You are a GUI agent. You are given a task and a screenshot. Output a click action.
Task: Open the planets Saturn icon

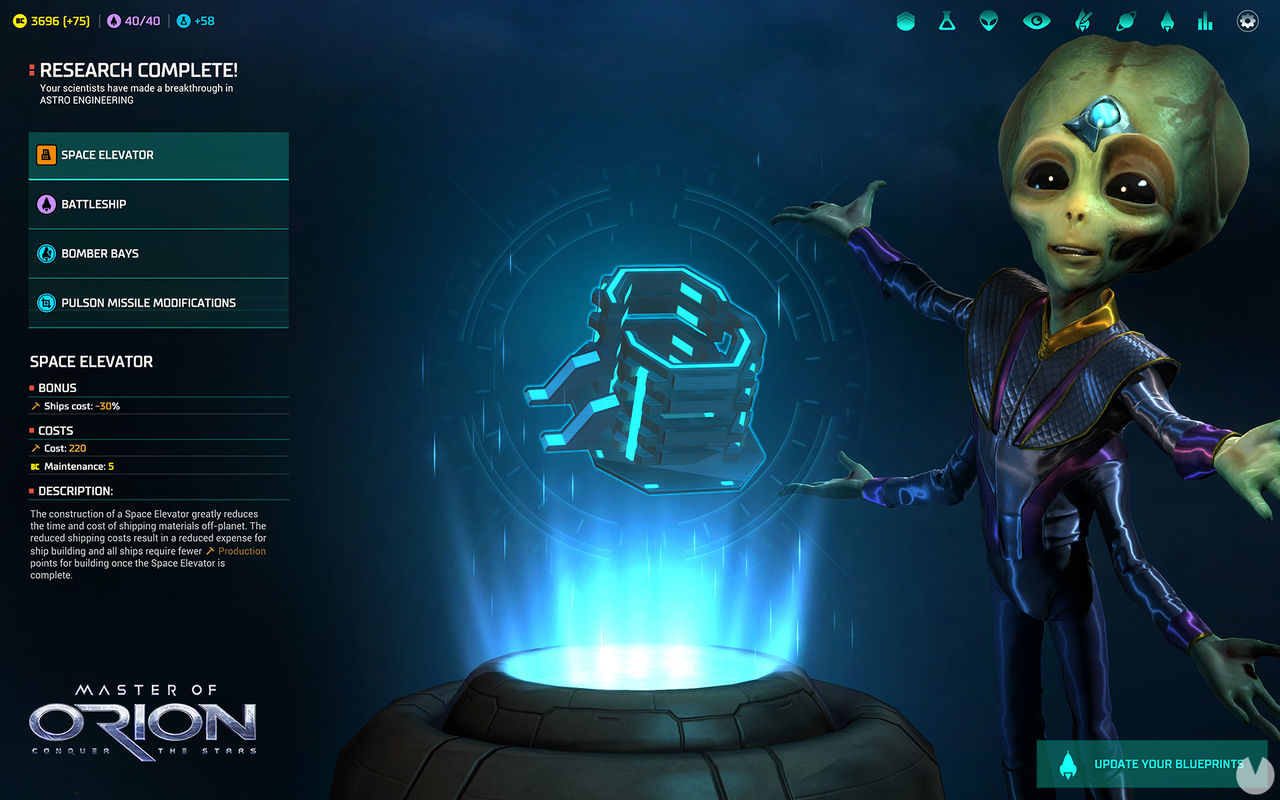1125,20
